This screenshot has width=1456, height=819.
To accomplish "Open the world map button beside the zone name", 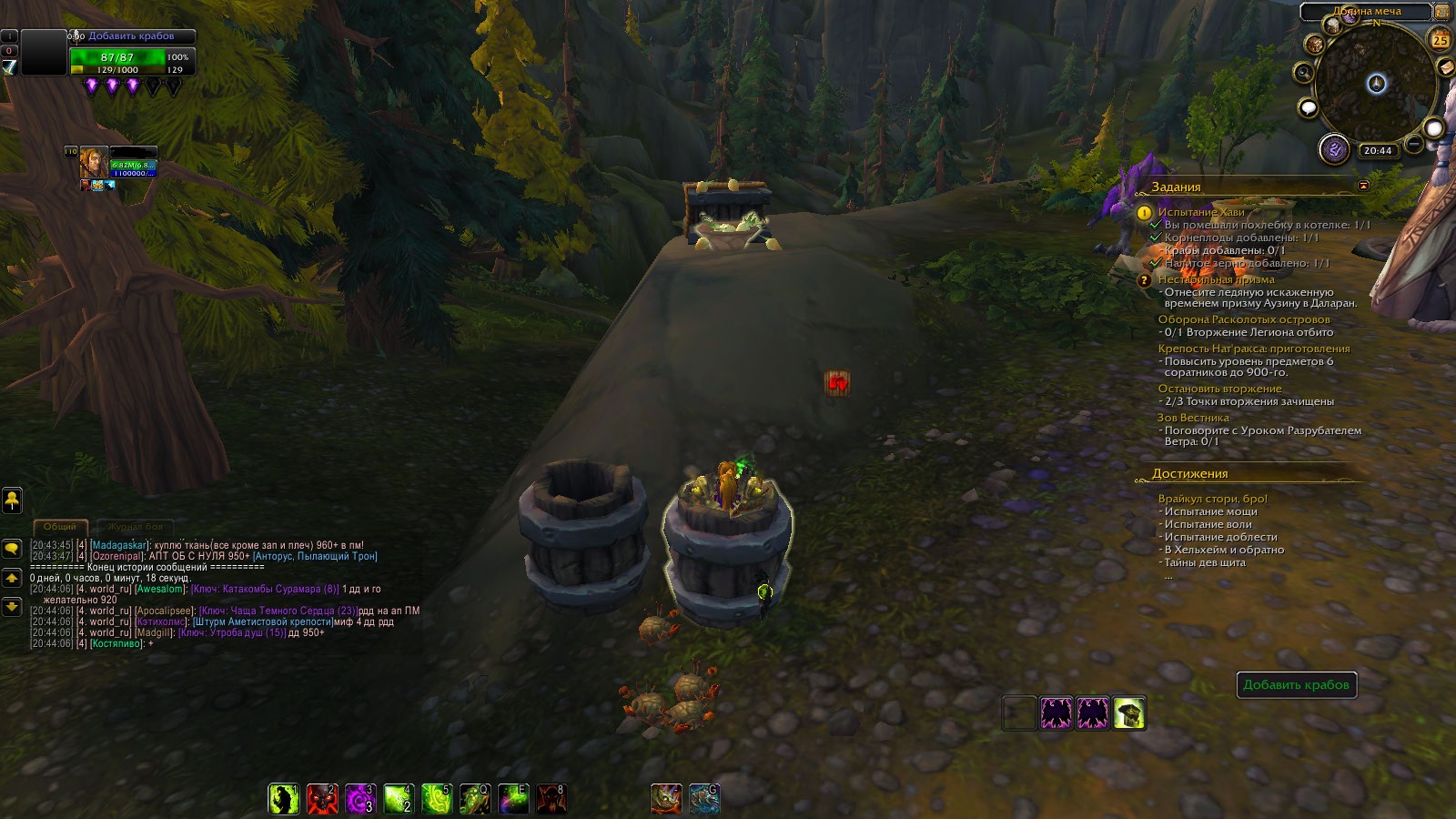I will (1441, 12).
